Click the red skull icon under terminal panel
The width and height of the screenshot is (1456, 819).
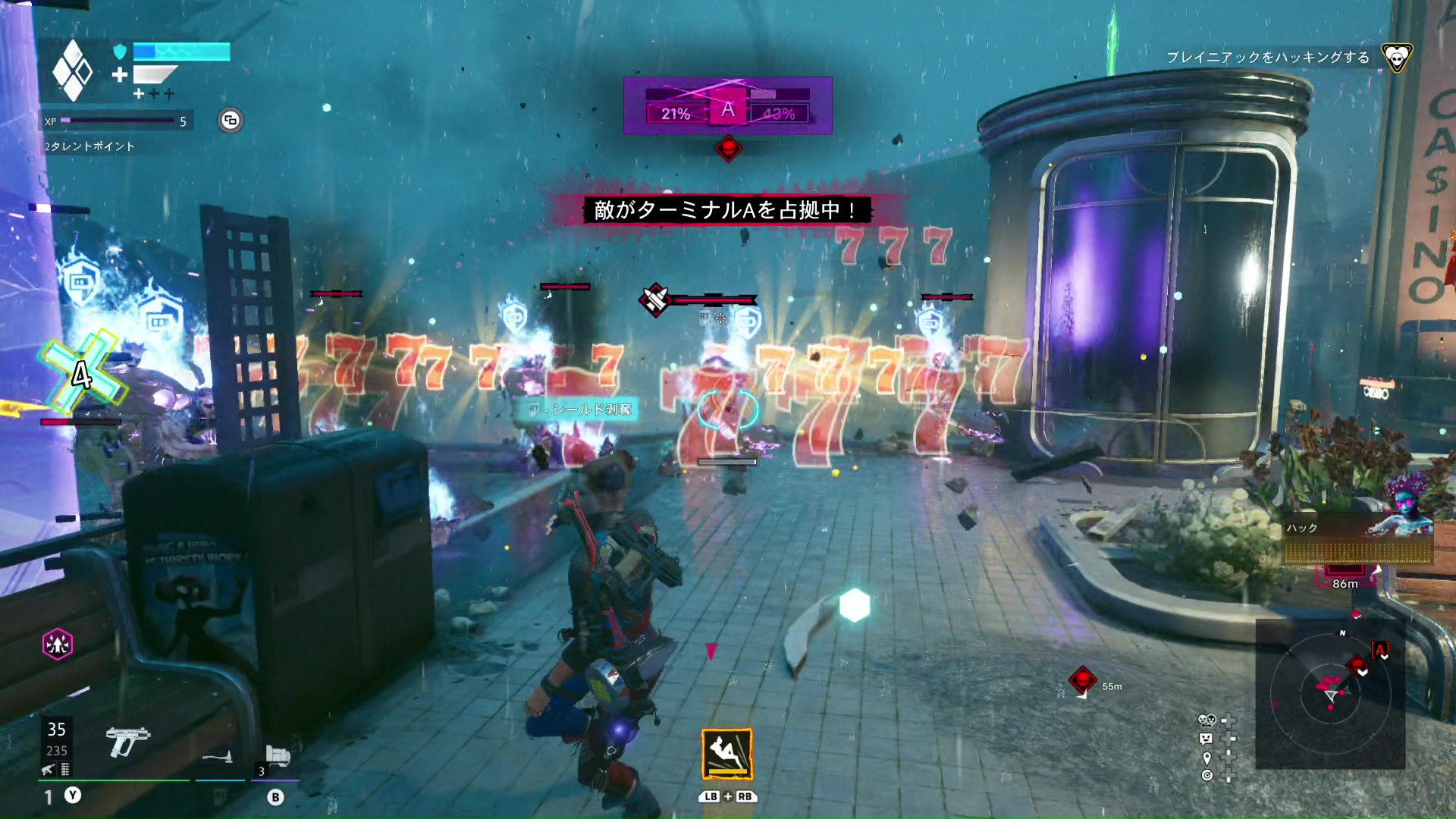728,149
